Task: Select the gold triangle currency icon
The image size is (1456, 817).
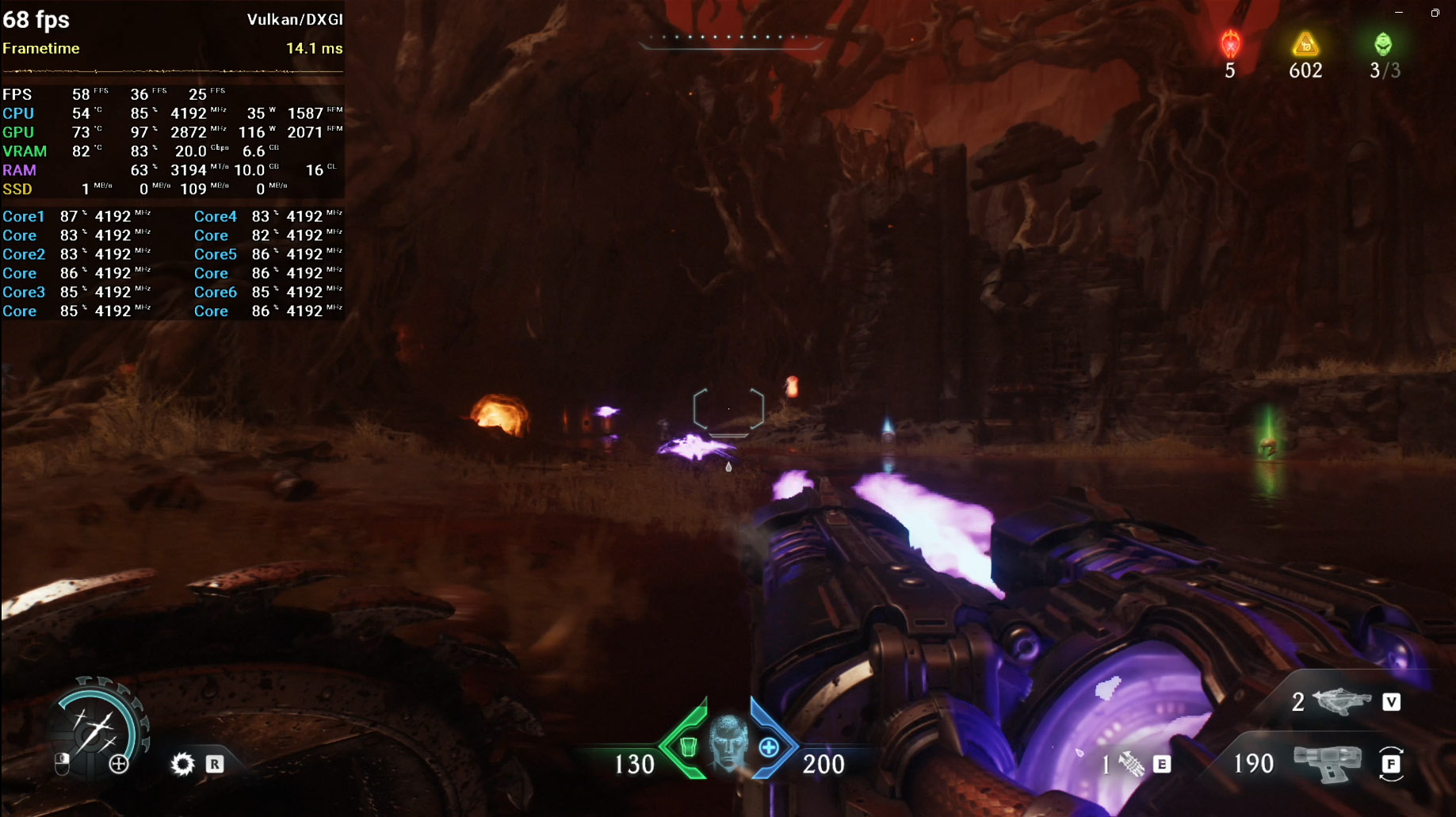Action: click(x=1305, y=44)
